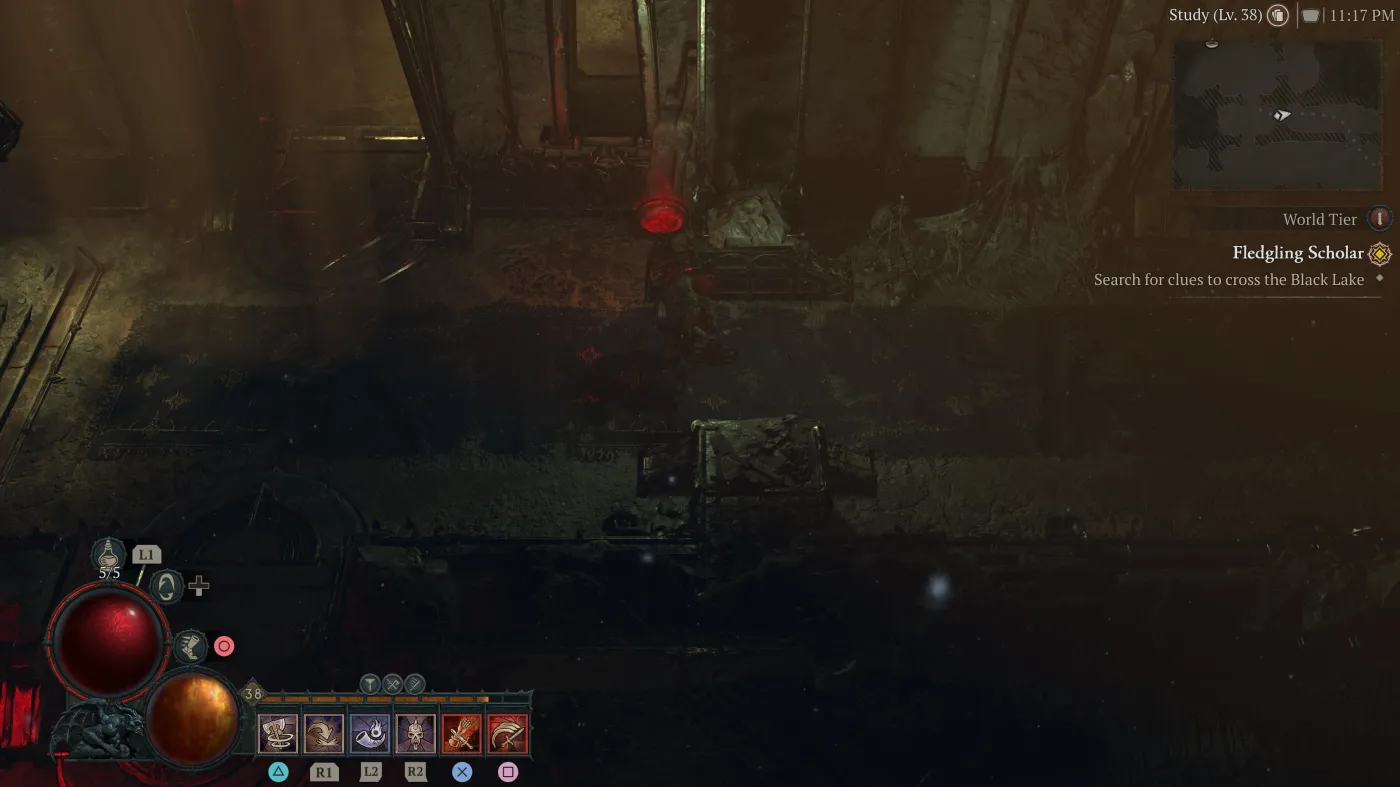Activate the red crossed-weapons skill near X

click(x=462, y=733)
